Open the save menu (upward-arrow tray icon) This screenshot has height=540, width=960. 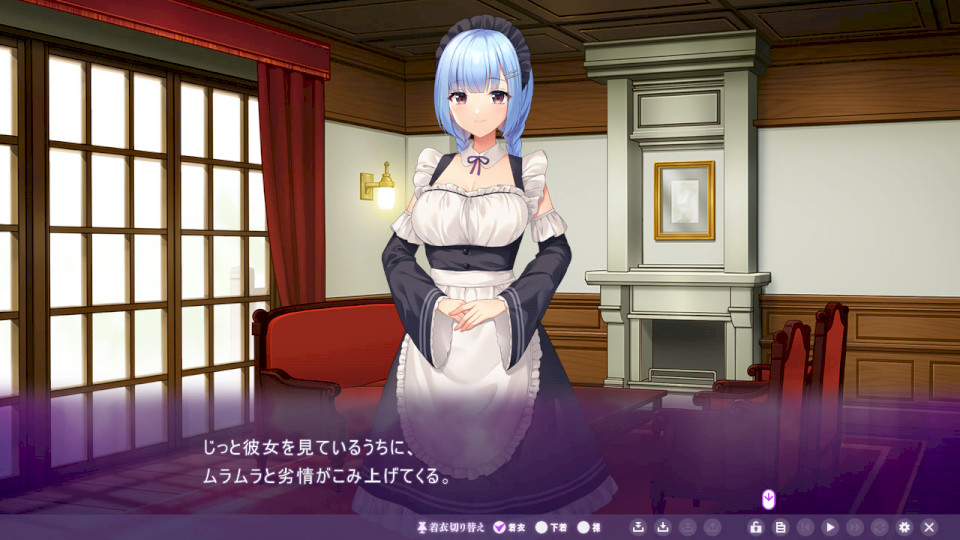pyautogui.click(x=638, y=527)
